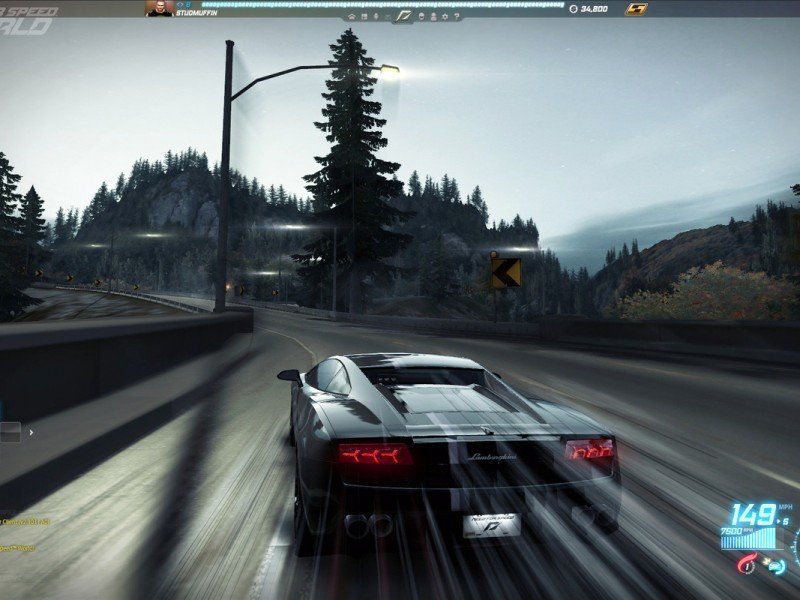Open the help question mark icon

click(456, 17)
